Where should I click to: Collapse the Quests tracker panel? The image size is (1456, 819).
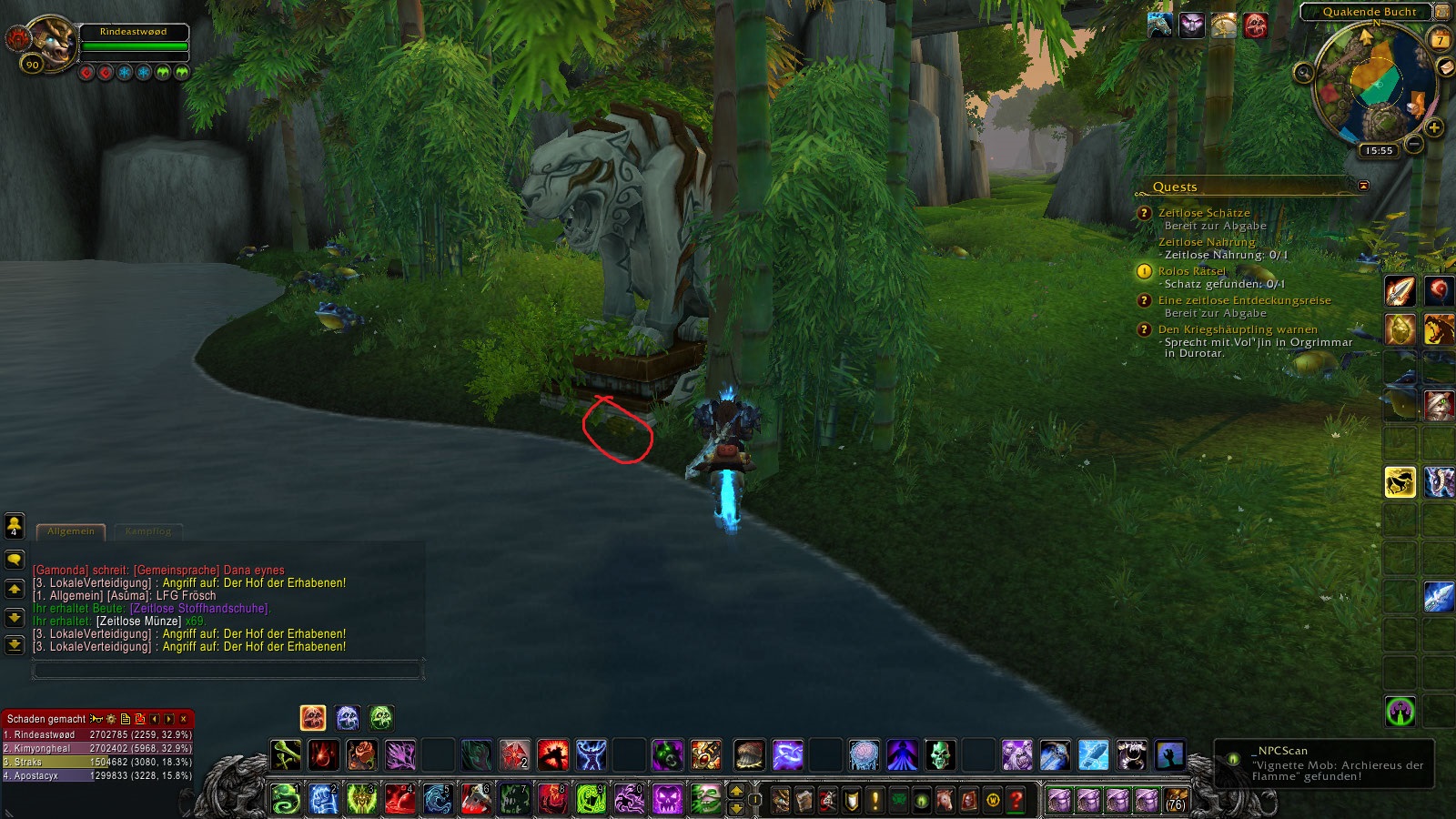point(1363,186)
